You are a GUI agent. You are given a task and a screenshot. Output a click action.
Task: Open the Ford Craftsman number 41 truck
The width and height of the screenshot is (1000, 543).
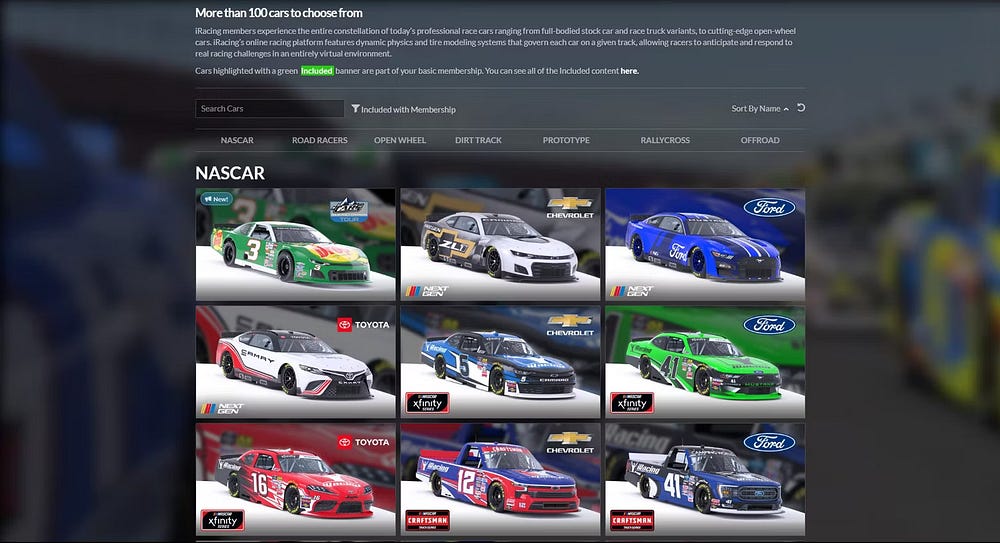705,479
